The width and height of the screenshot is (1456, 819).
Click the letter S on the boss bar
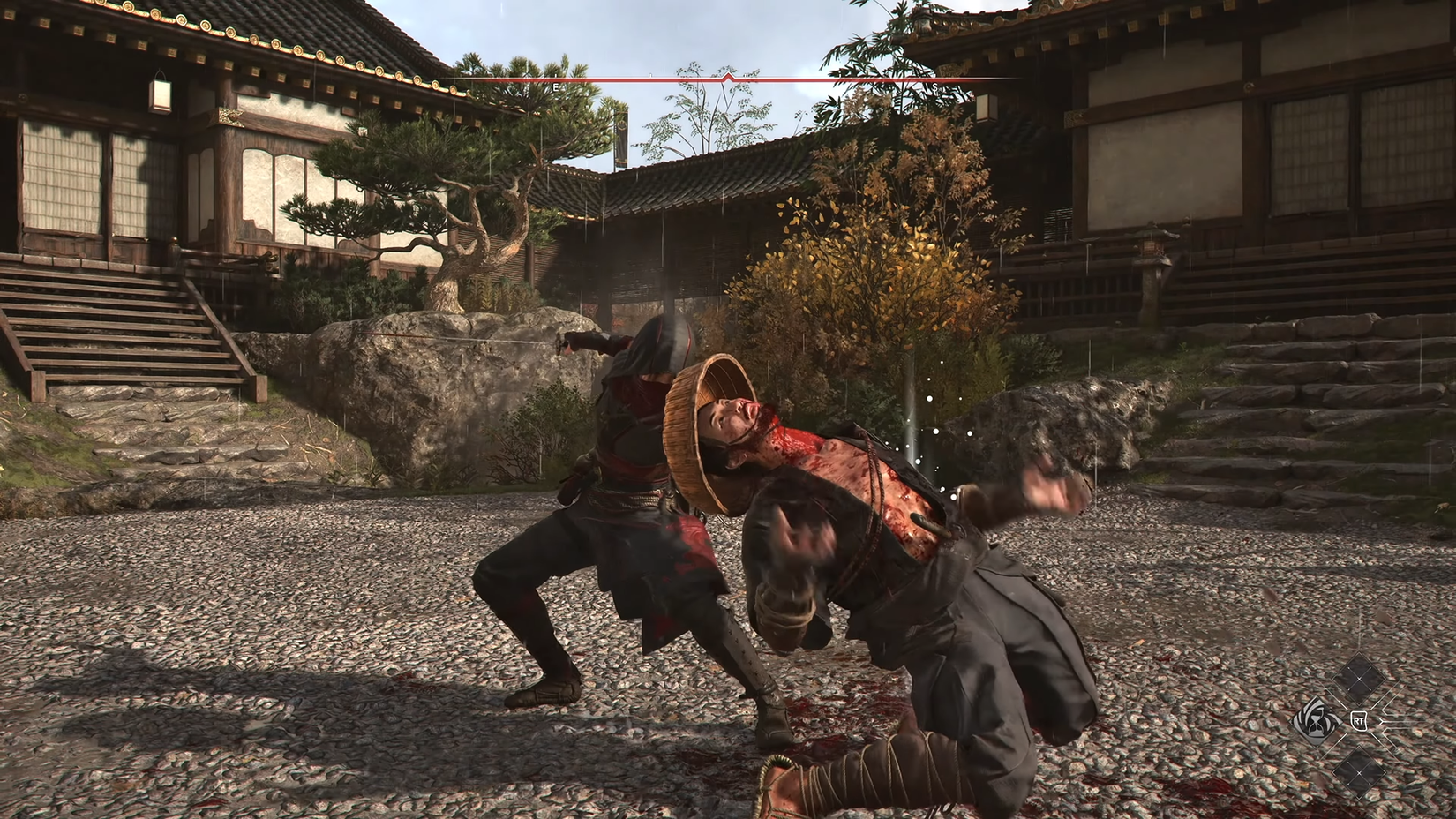pyautogui.click(x=934, y=86)
